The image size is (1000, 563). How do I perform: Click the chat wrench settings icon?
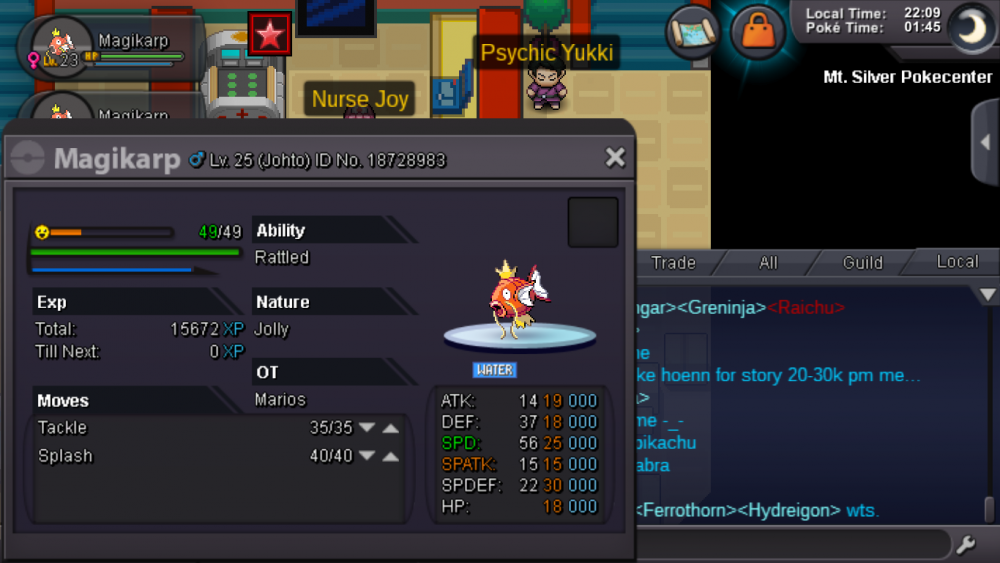[x=965, y=545]
